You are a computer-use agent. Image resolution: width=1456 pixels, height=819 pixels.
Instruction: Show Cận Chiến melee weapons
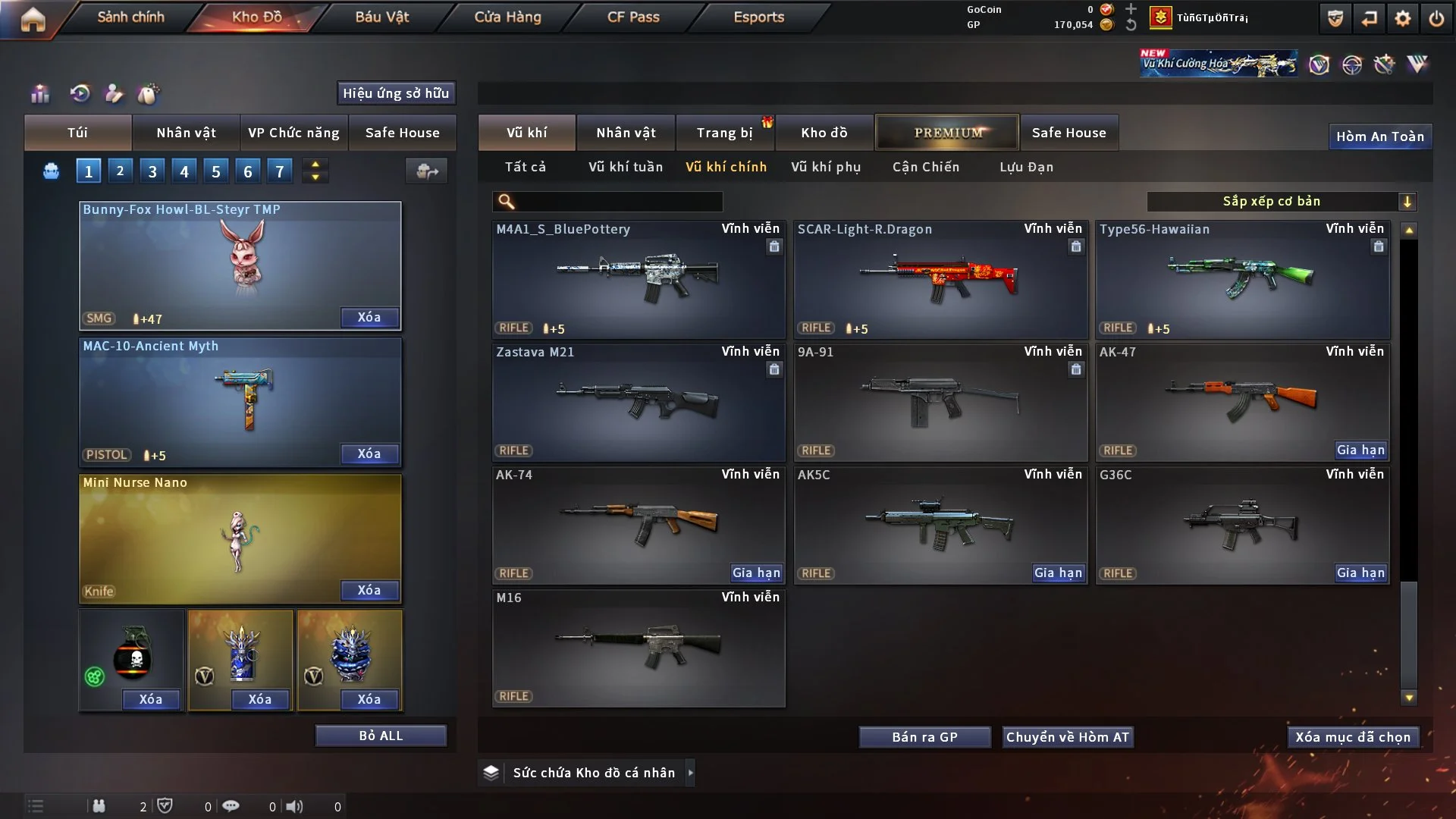(925, 167)
